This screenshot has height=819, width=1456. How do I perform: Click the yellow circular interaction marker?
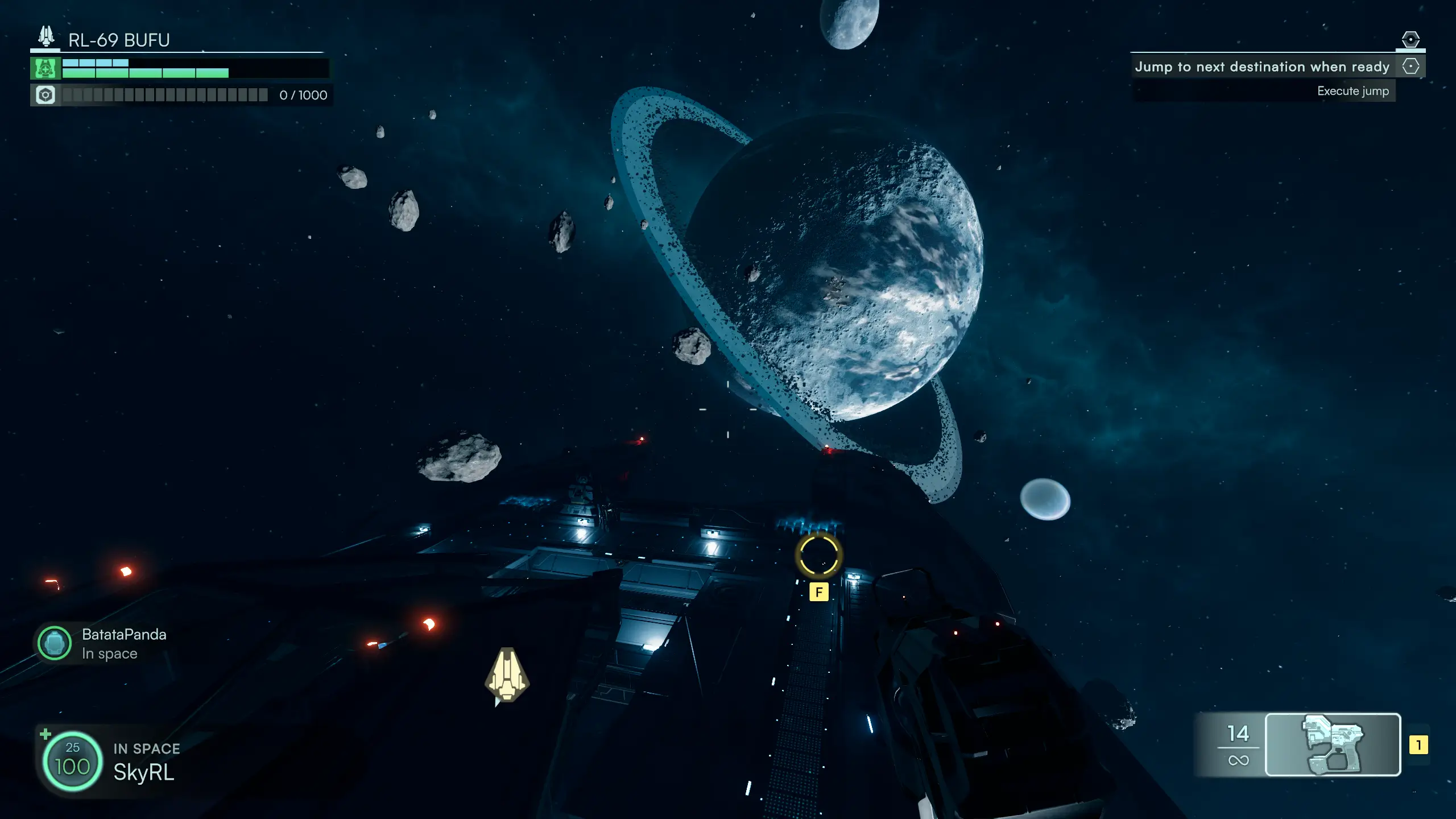click(818, 556)
